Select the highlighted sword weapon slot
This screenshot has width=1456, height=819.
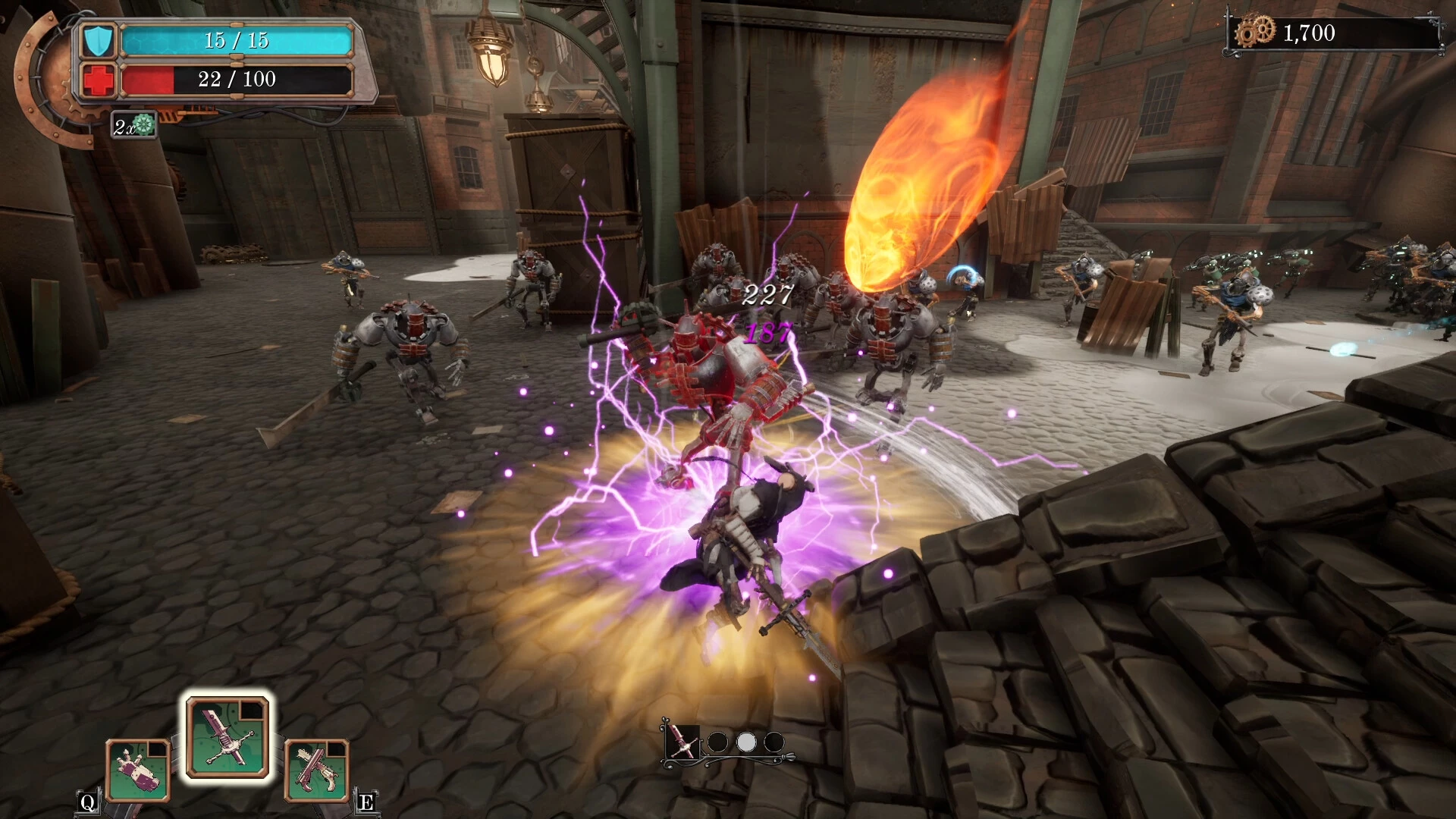click(227, 739)
